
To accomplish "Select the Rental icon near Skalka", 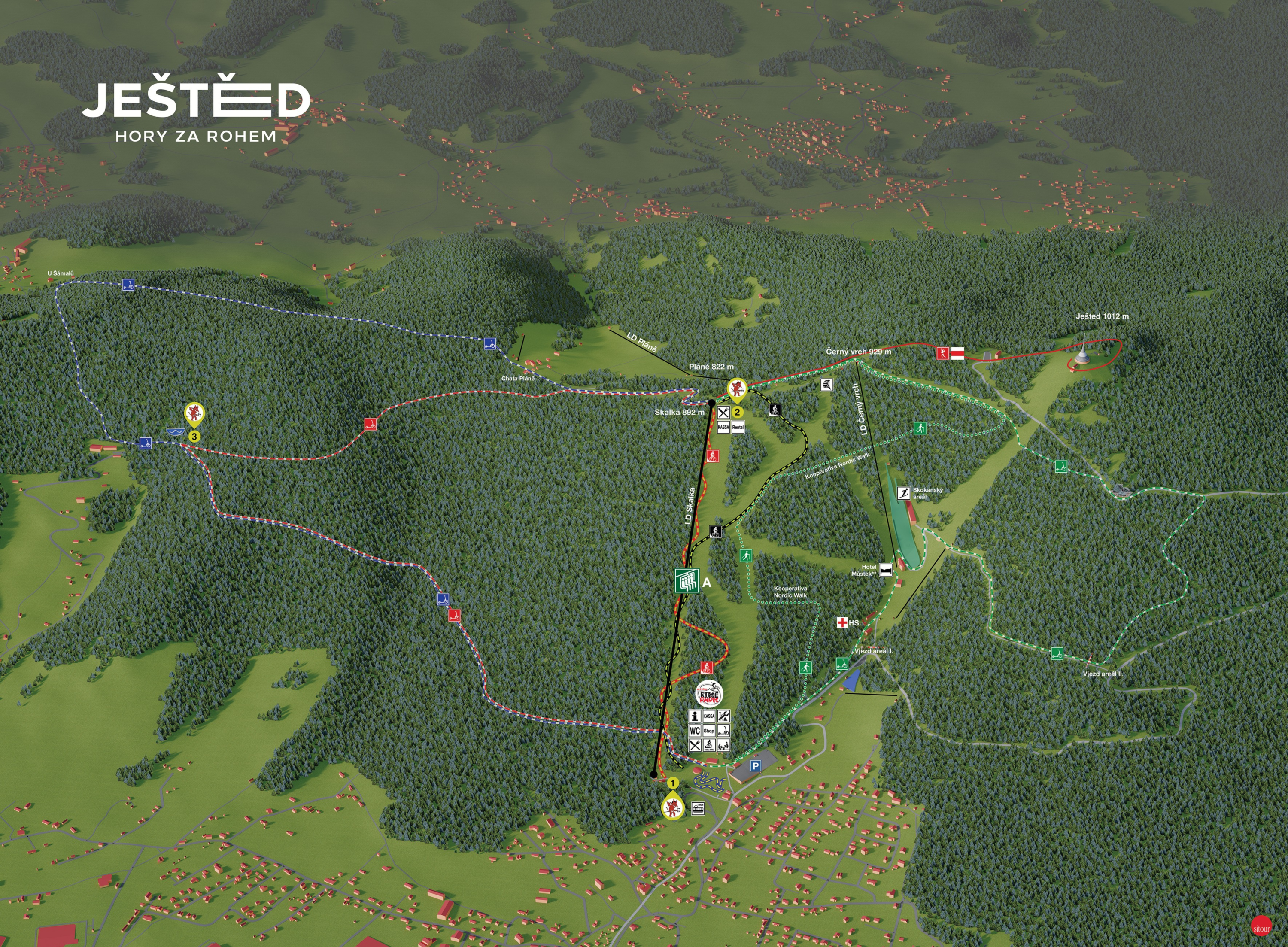I will pyautogui.click(x=738, y=427).
